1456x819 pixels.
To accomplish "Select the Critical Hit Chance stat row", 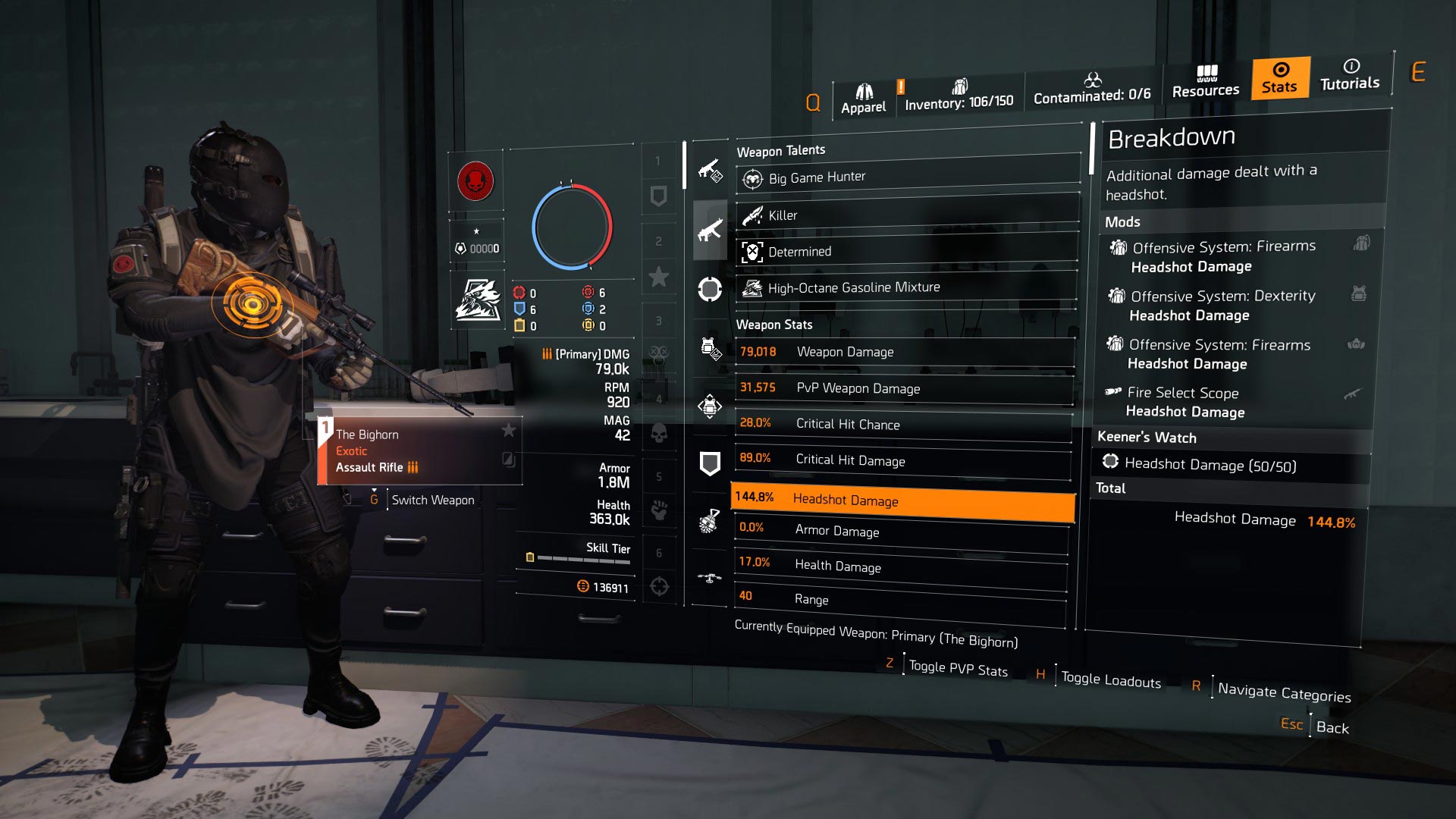I will (902, 424).
